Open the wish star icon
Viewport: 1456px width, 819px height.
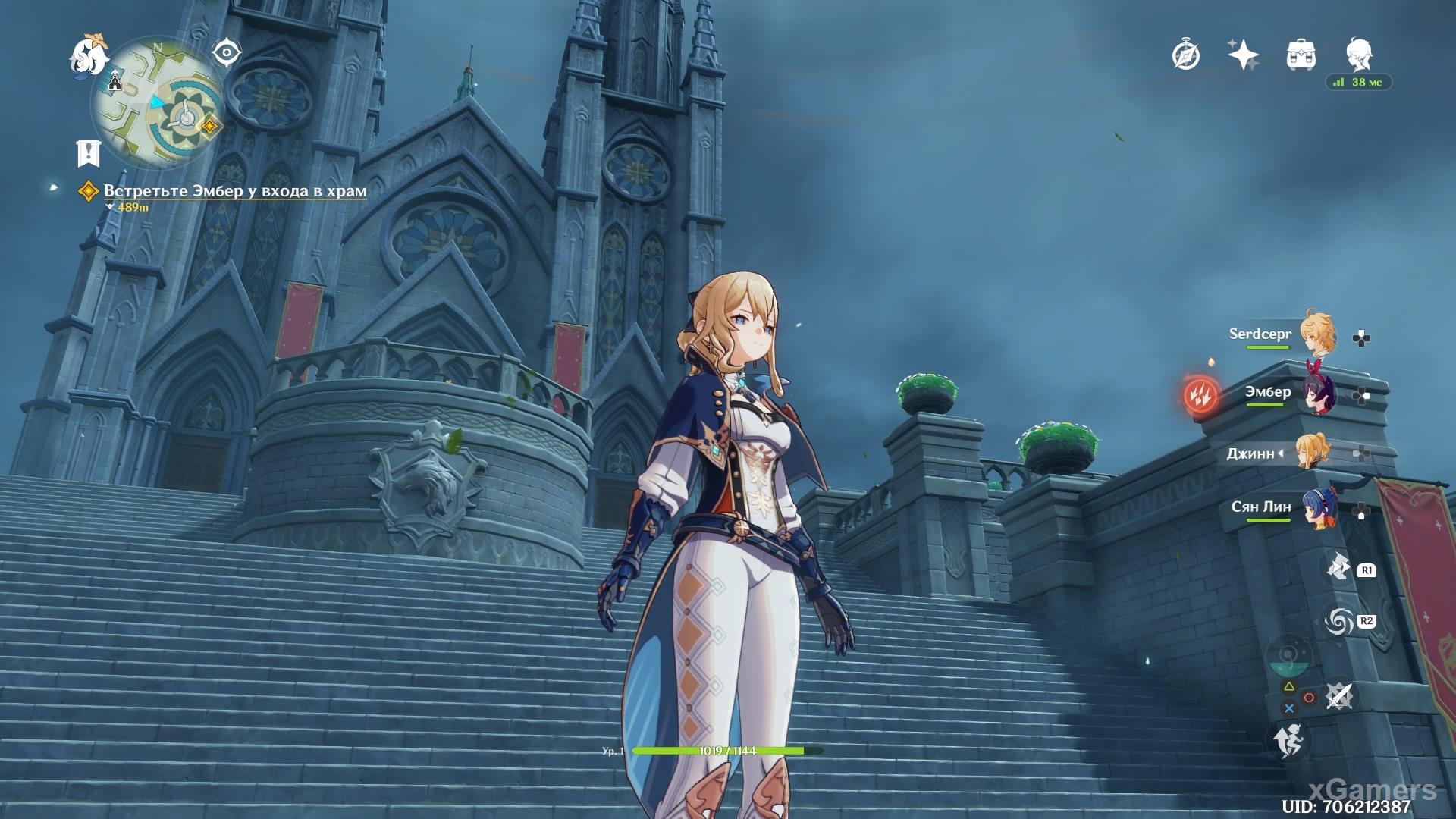pyautogui.click(x=1243, y=55)
